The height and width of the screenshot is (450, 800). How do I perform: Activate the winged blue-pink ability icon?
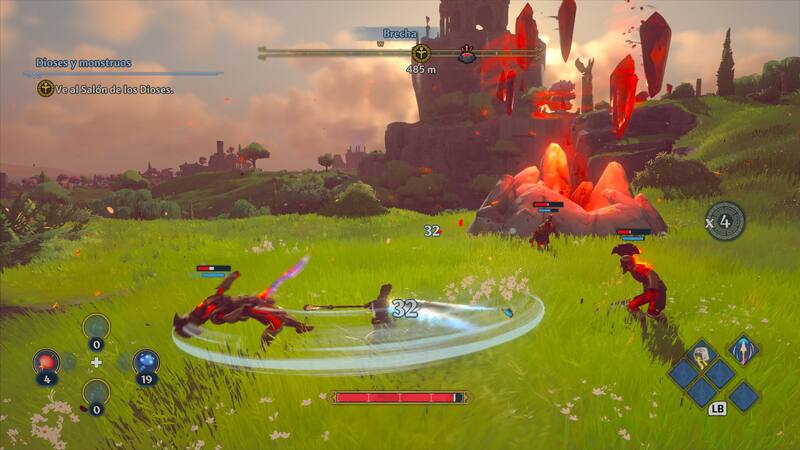742,349
